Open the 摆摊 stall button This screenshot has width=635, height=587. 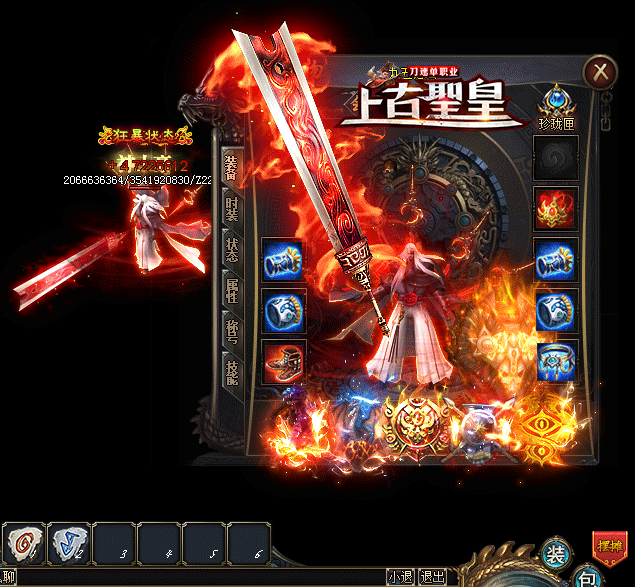click(x=610, y=546)
